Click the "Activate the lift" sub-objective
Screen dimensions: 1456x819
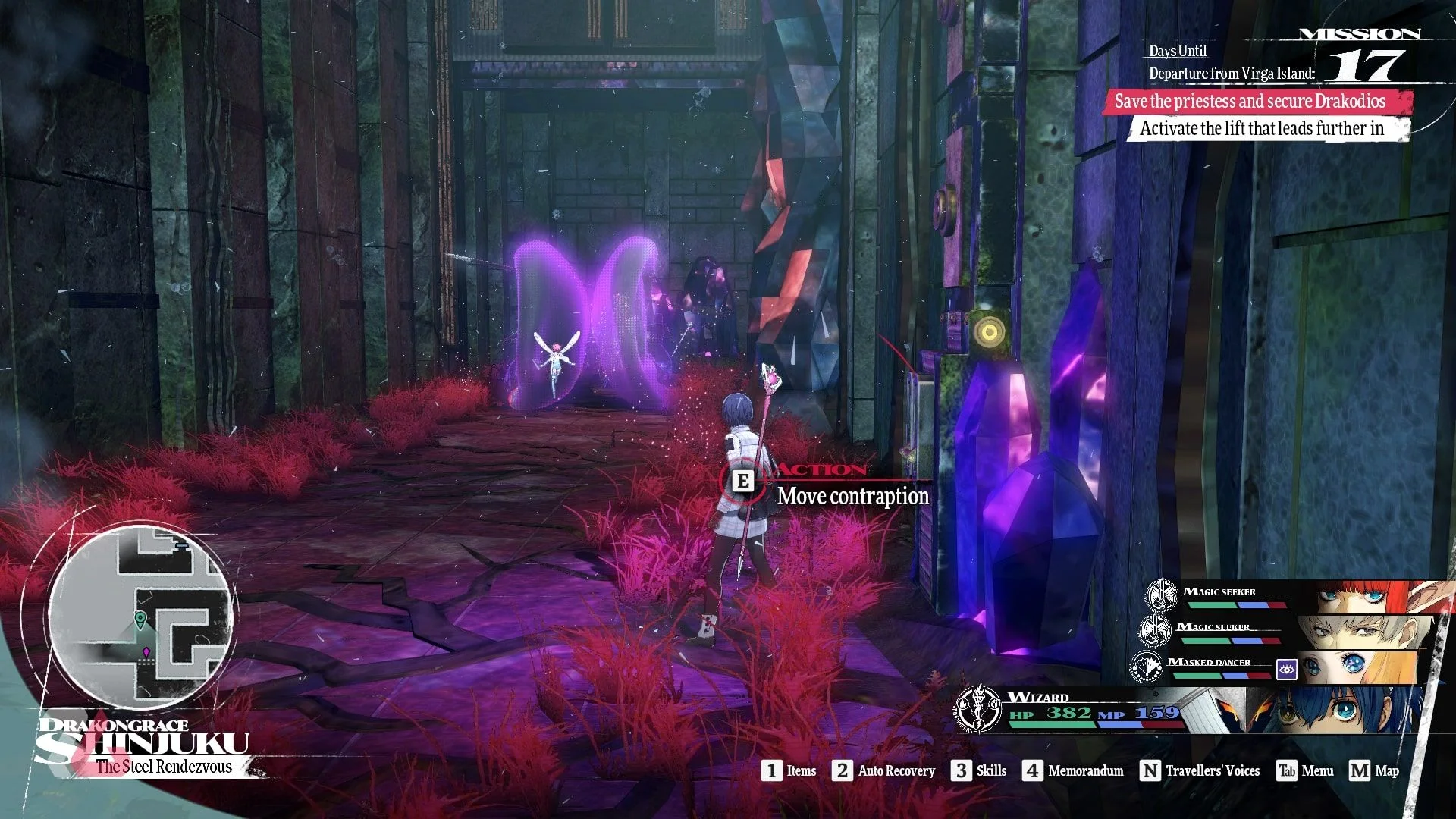[x=1262, y=129]
